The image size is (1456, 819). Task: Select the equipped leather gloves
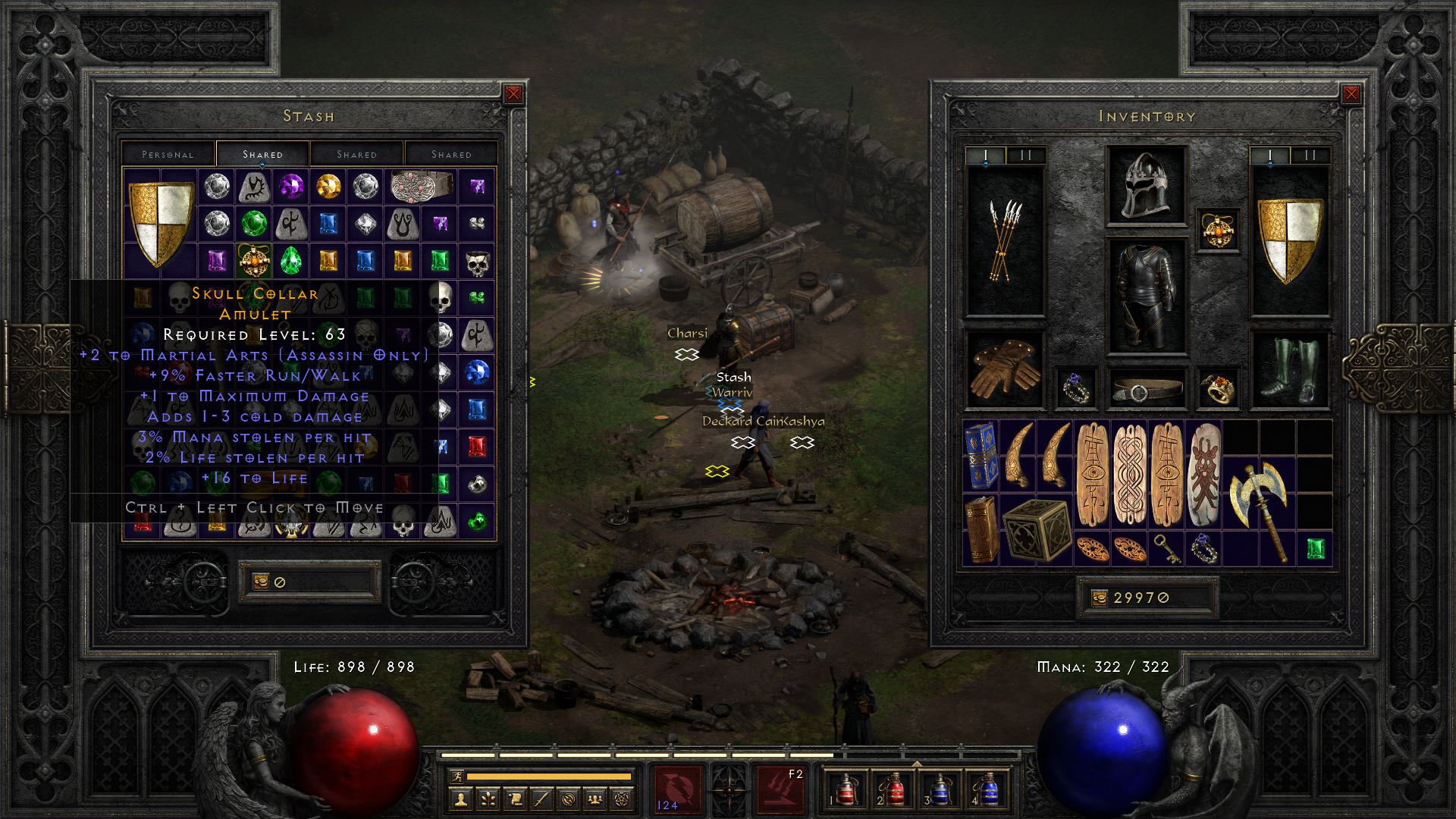coord(1005,369)
